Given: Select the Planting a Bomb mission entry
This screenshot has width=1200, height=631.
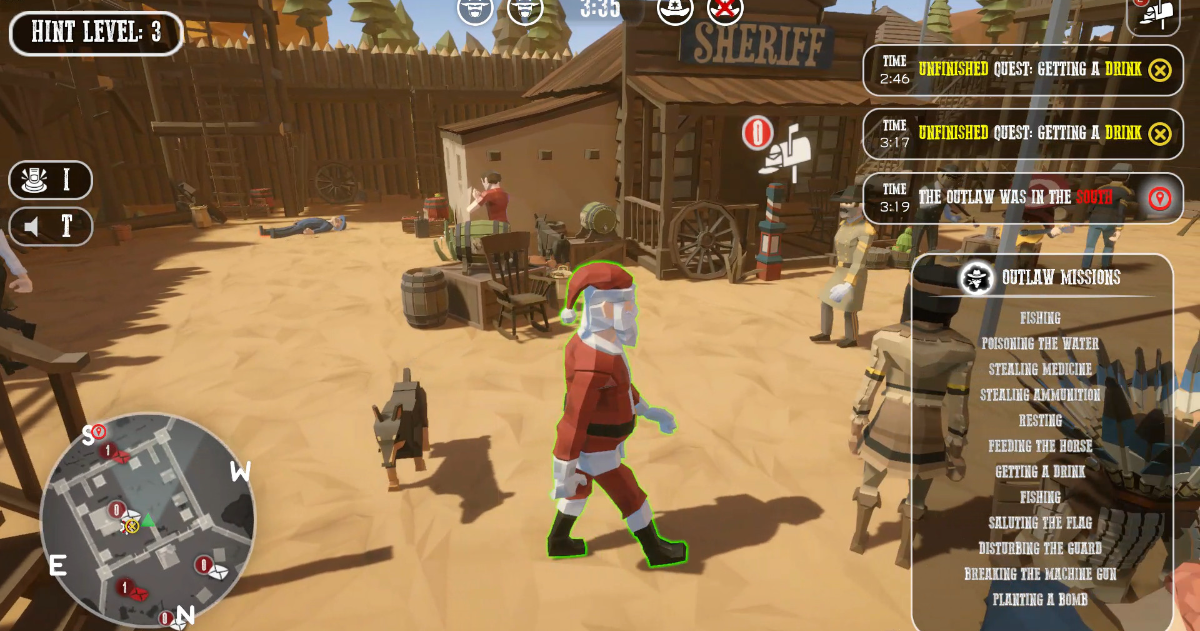Looking at the screenshot, I should [1040, 599].
